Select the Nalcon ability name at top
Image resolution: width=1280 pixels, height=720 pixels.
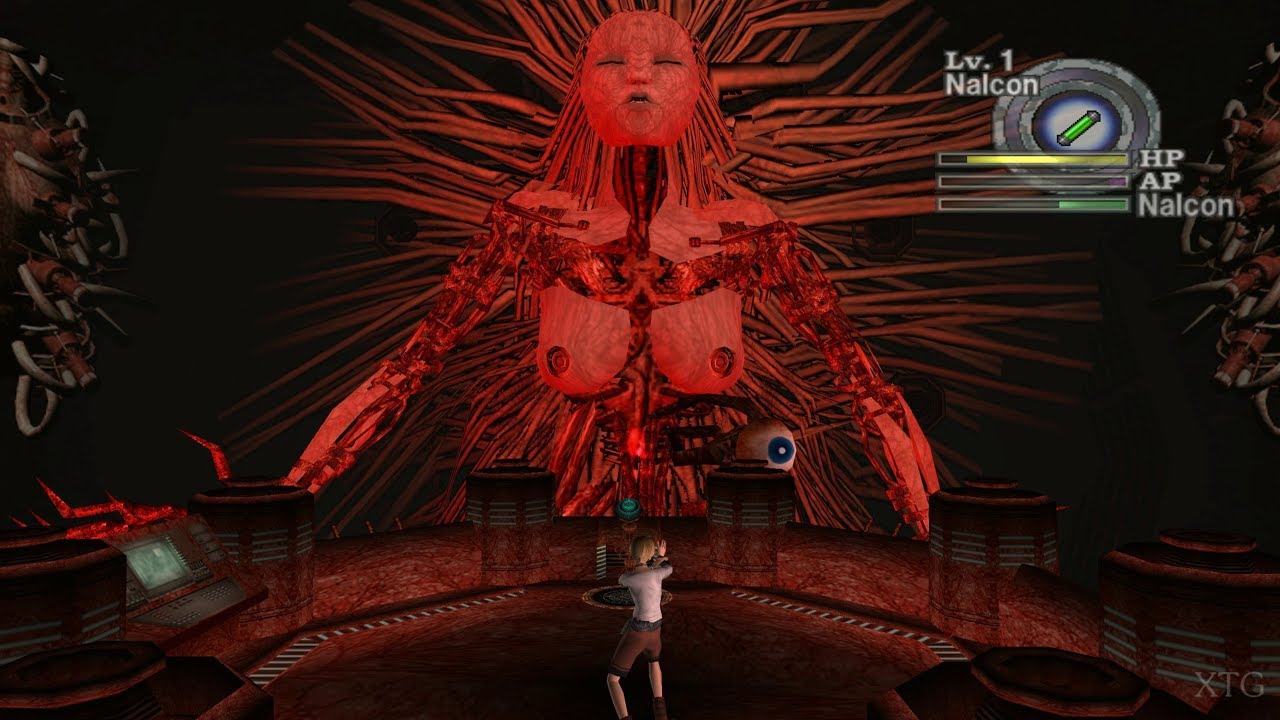pos(990,85)
